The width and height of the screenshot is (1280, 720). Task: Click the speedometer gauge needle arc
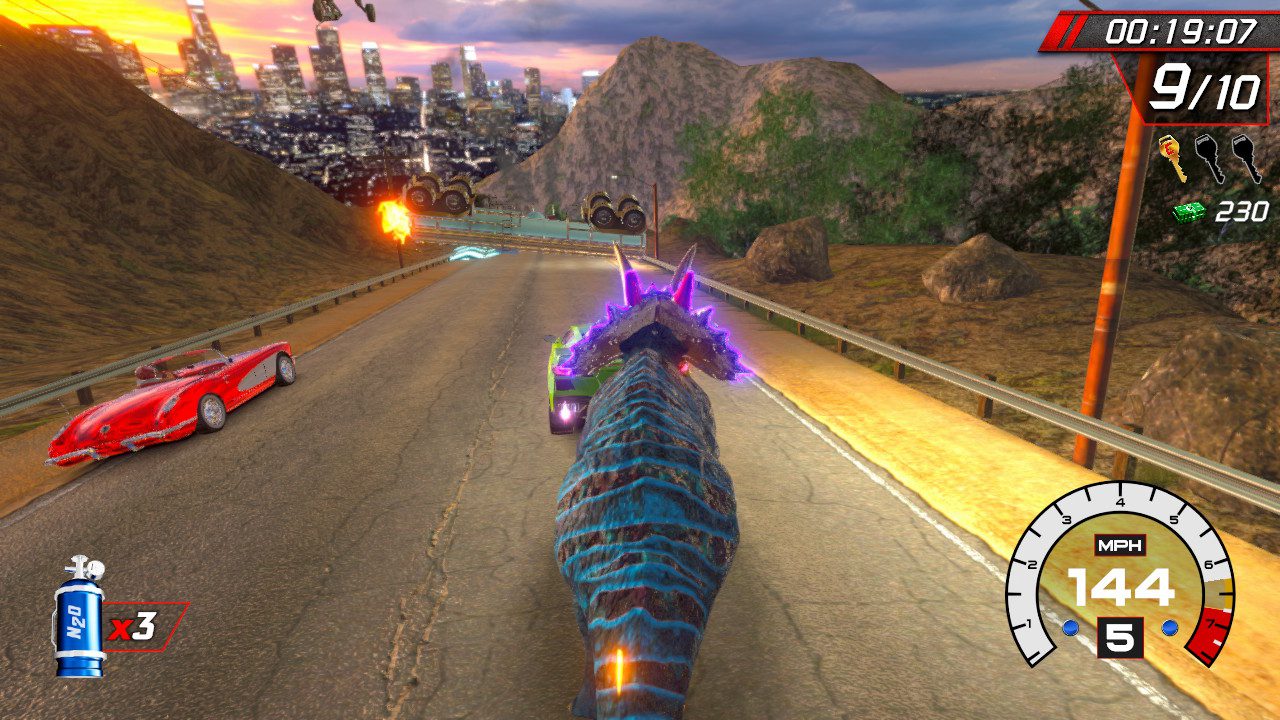(x=1120, y=496)
